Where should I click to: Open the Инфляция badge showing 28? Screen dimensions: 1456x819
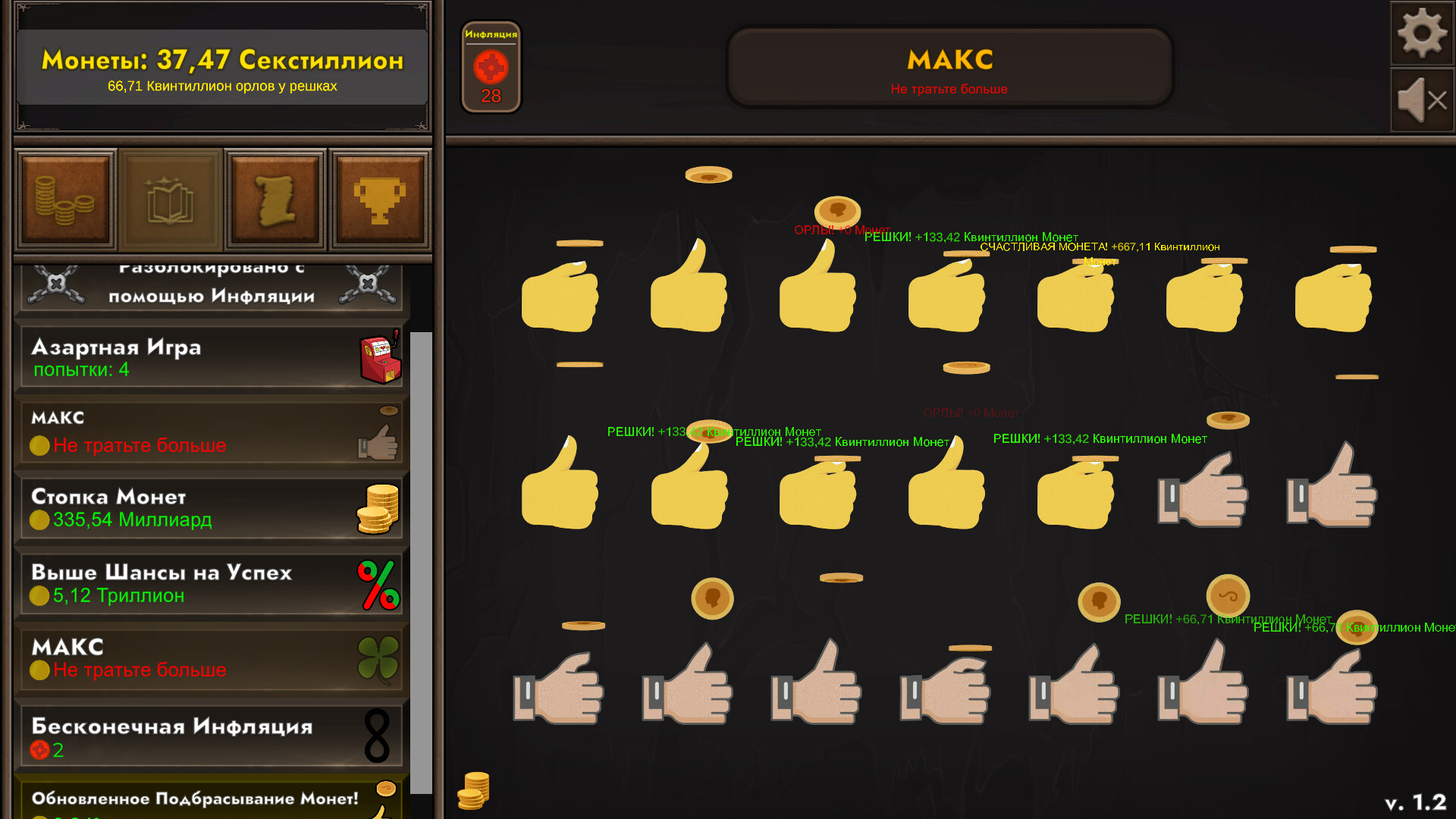(491, 67)
